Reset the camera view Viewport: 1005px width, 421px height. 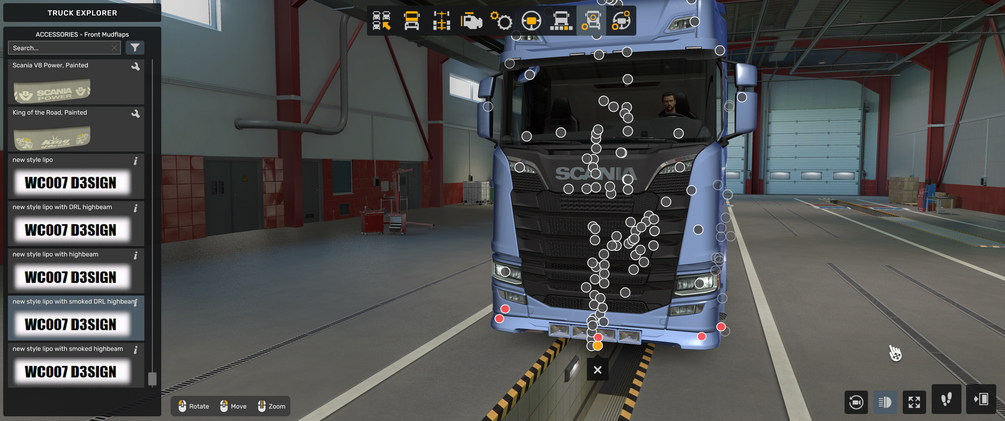tap(855, 402)
